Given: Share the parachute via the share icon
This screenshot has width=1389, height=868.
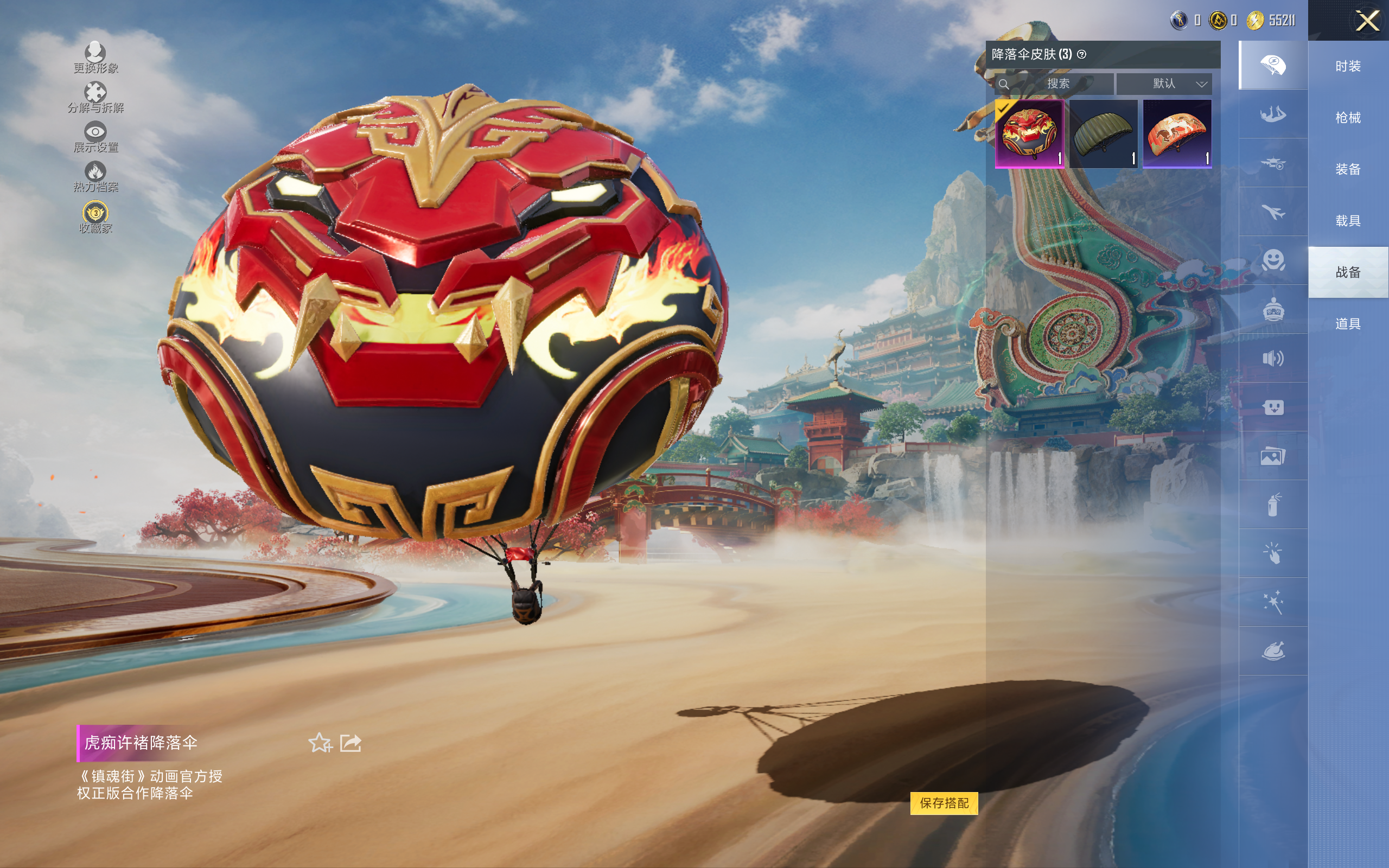Looking at the screenshot, I should click(x=351, y=743).
